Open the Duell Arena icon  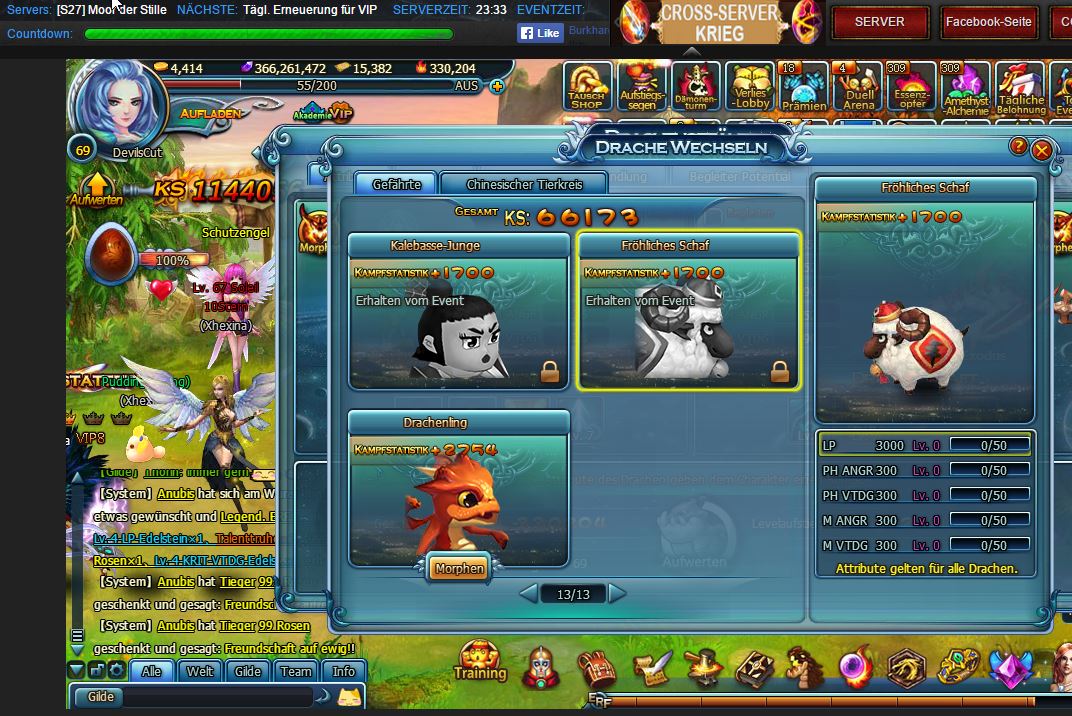tap(858, 87)
